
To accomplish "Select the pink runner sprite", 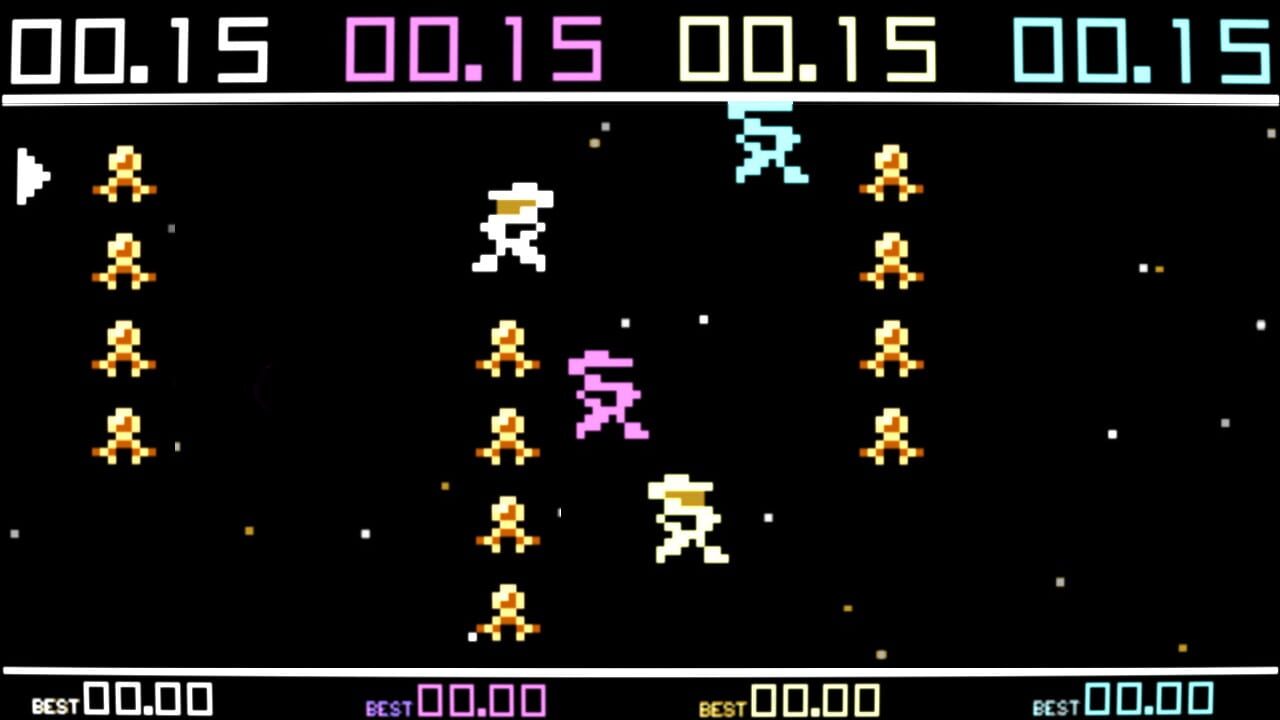I will pos(605,393).
